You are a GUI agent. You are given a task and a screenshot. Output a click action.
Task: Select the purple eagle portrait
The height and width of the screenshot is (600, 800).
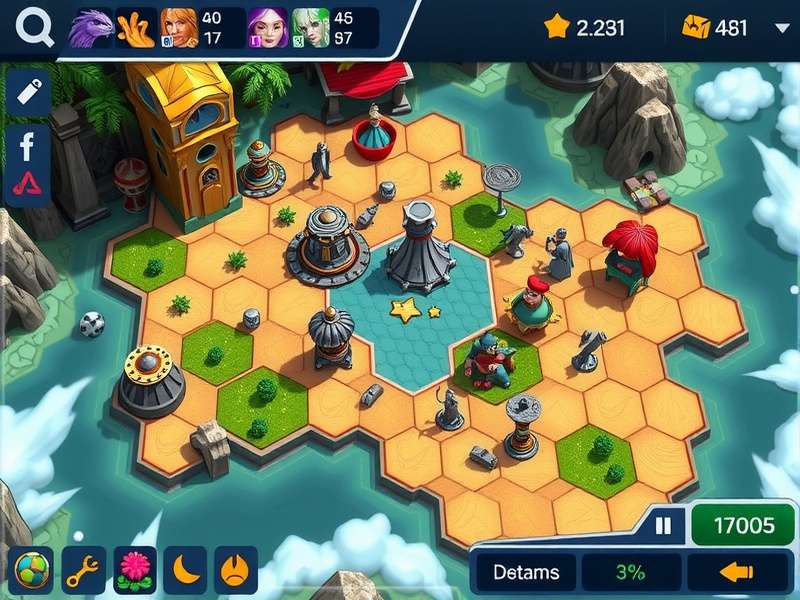(91, 28)
